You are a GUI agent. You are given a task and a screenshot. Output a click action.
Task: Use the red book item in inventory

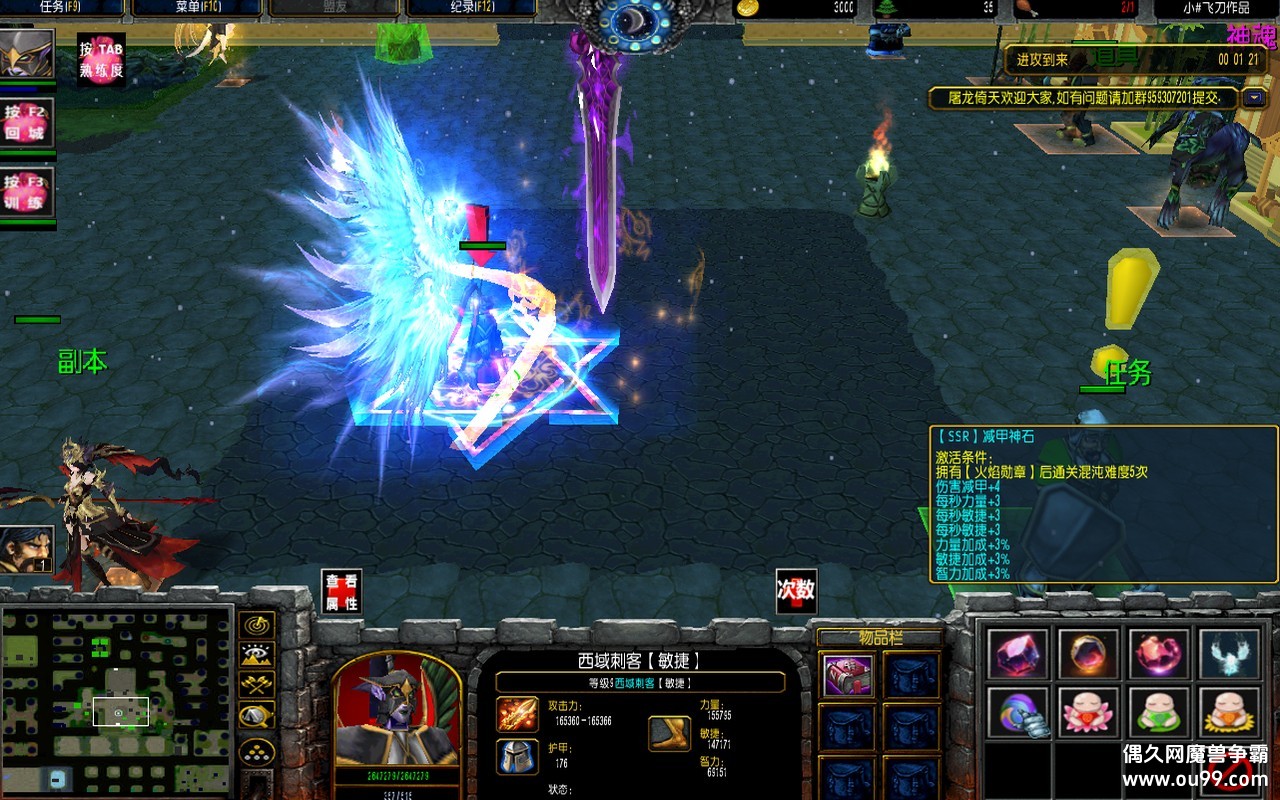(x=848, y=676)
